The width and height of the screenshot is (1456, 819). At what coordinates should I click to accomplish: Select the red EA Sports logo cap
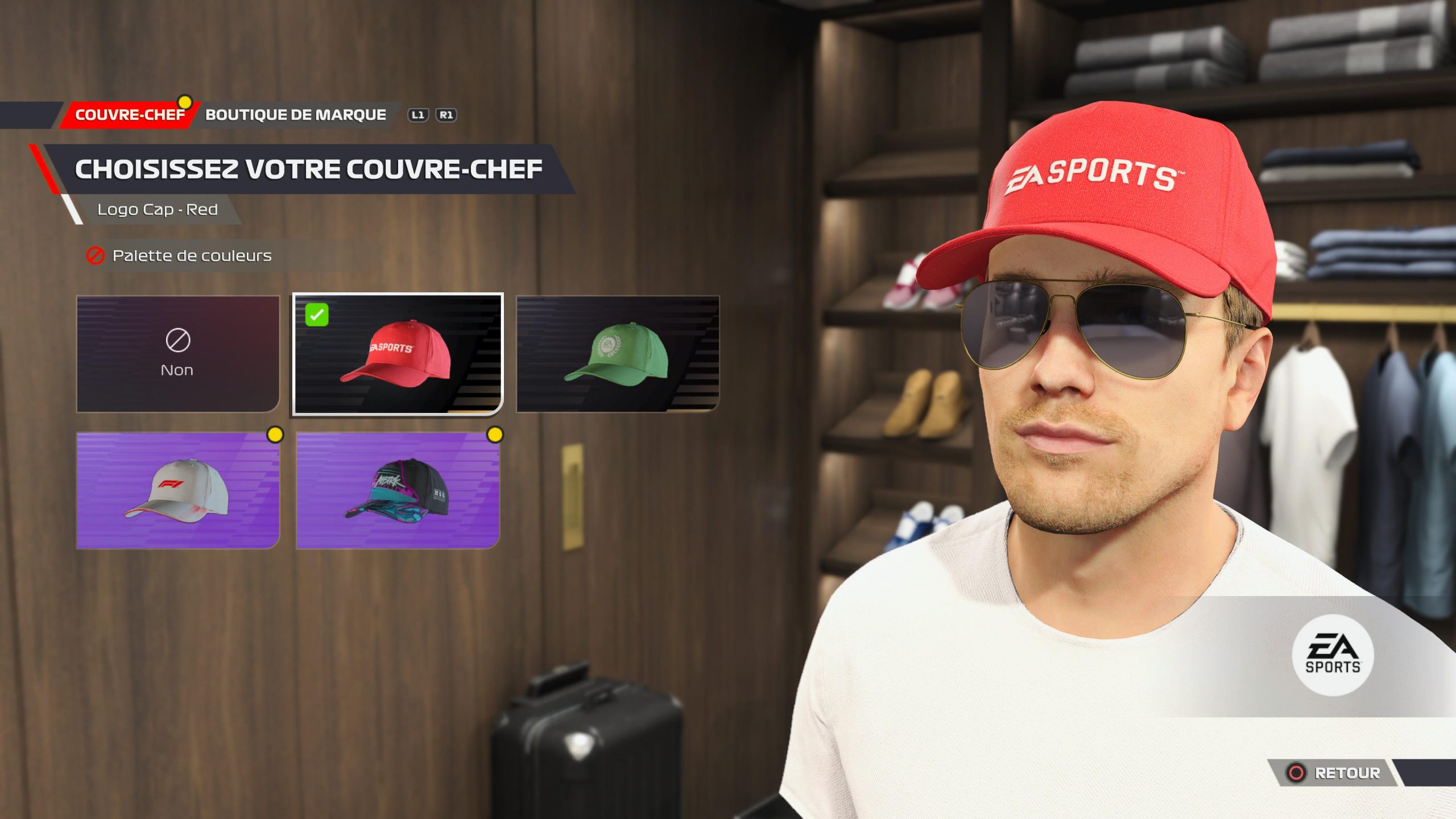[x=398, y=354]
